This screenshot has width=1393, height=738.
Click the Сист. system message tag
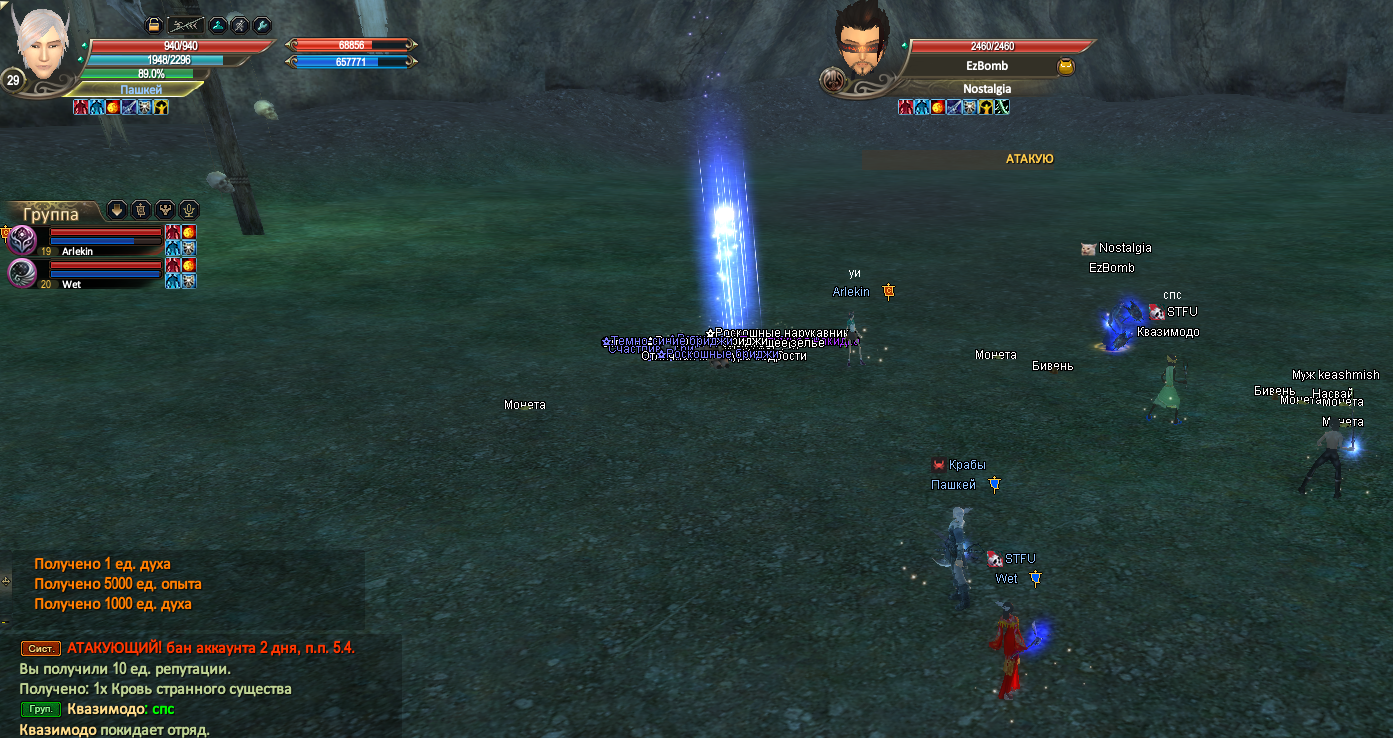point(41,648)
